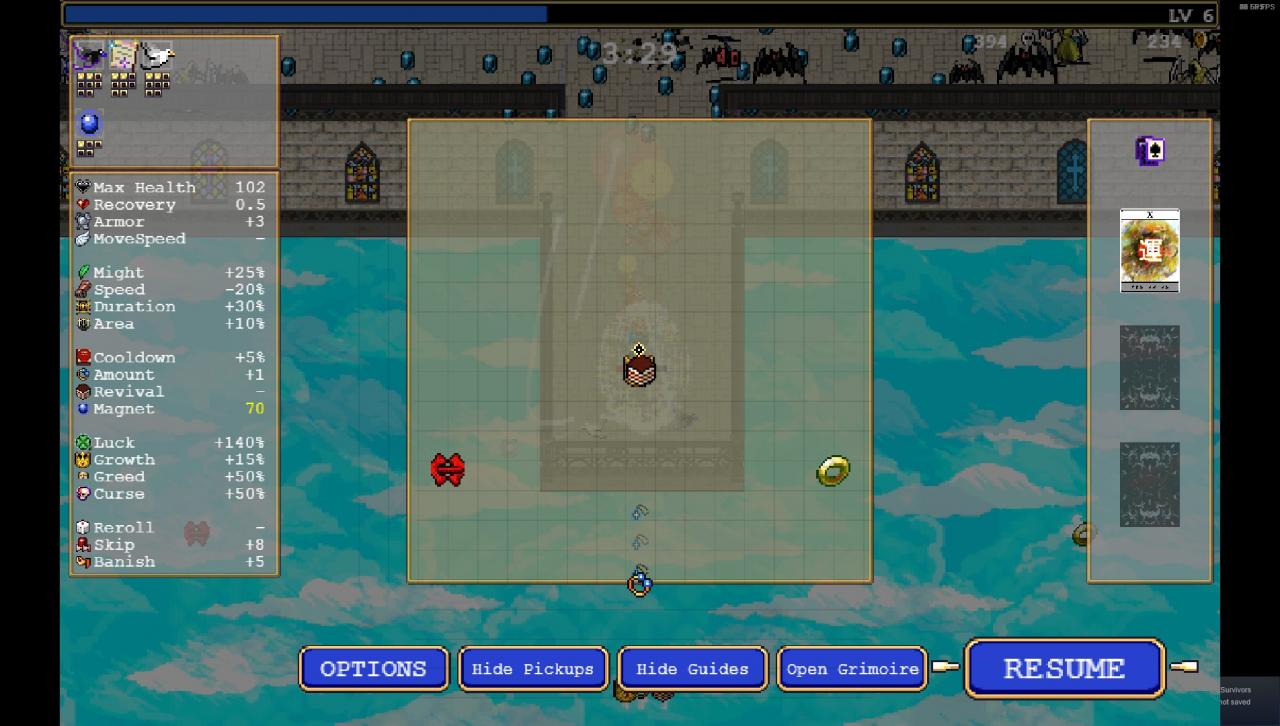This screenshot has width=1280, height=726.
Task: Toggle the Hide Guides button
Action: (x=692, y=669)
